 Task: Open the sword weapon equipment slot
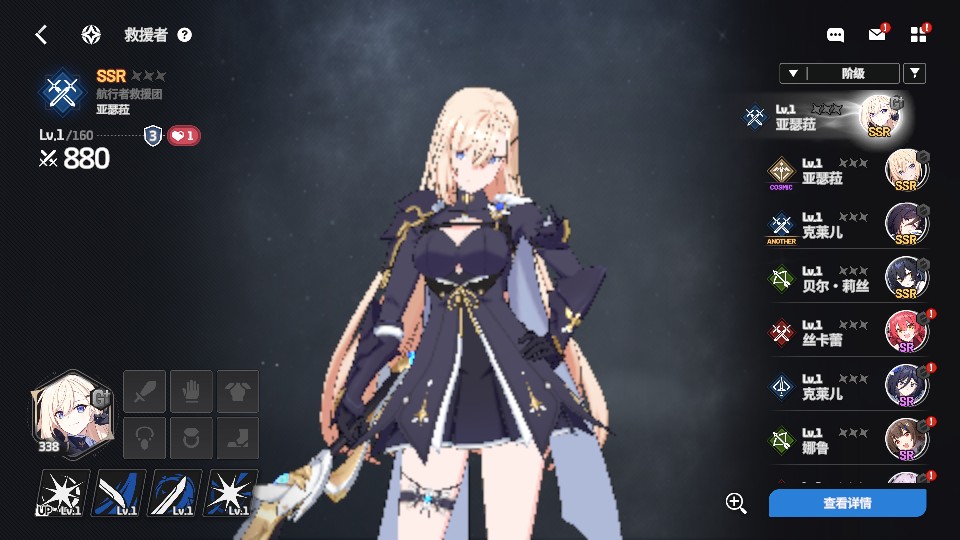coord(143,390)
